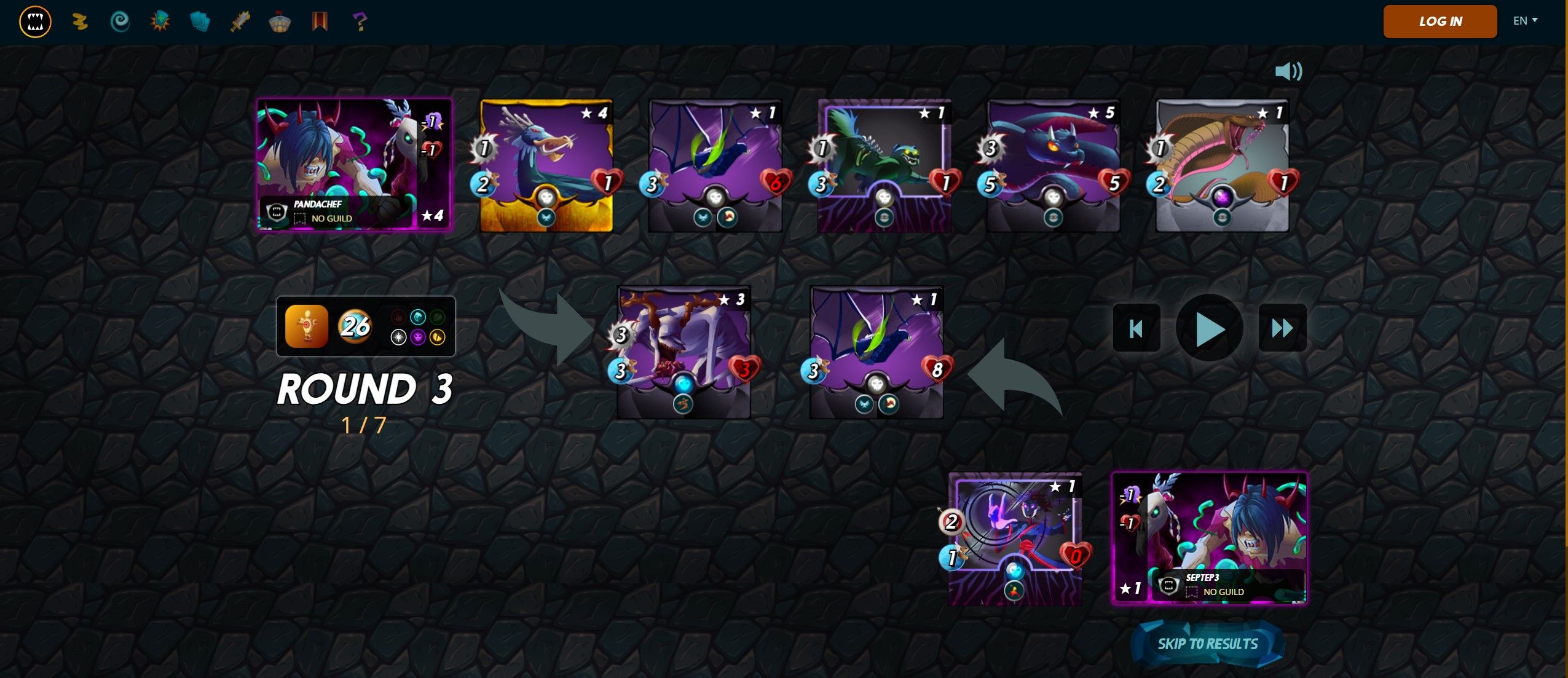Skip to results
Viewport: 1568px width, 678px height.
1207,644
